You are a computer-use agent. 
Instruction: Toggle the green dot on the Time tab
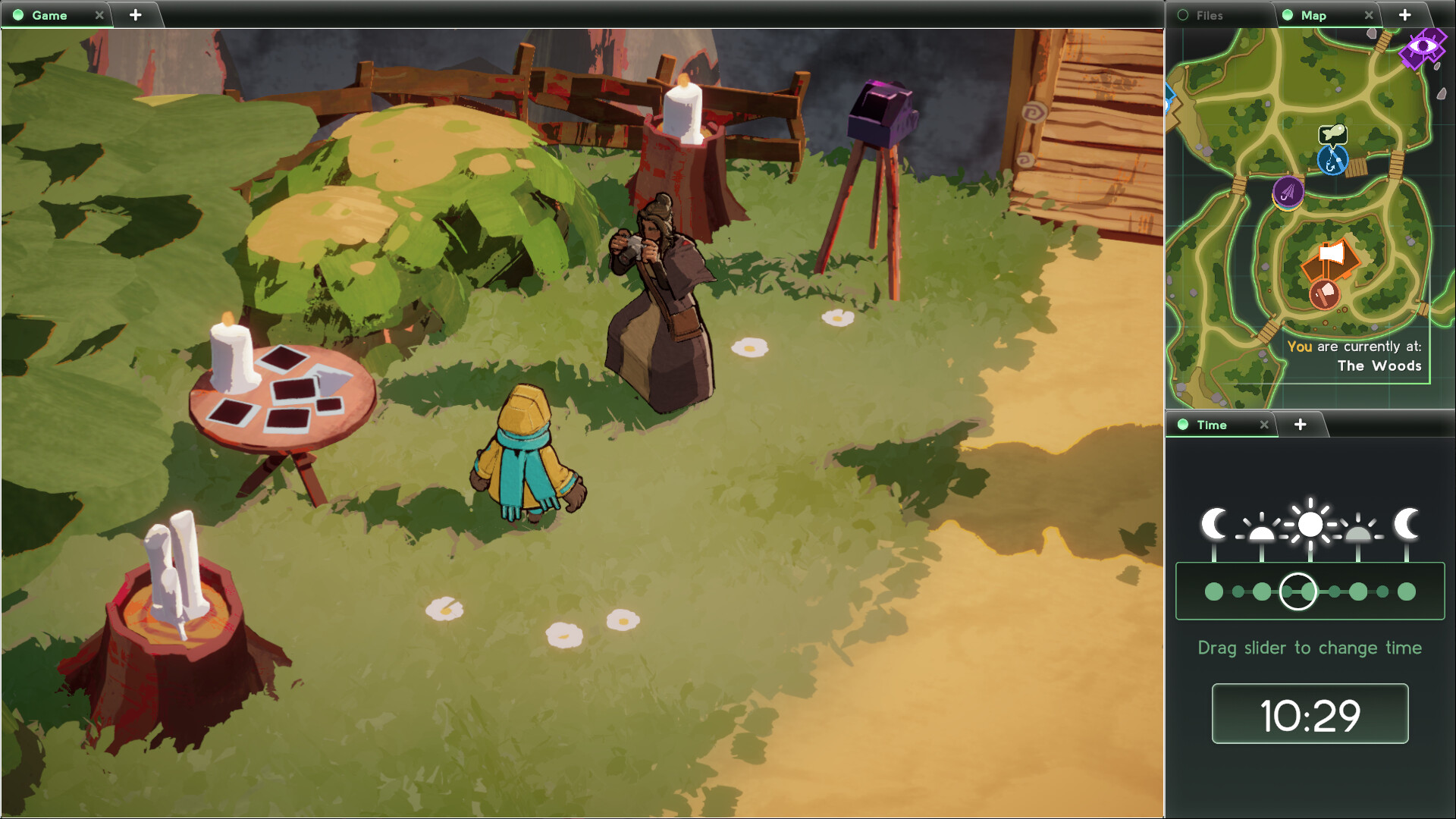click(1181, 425)
